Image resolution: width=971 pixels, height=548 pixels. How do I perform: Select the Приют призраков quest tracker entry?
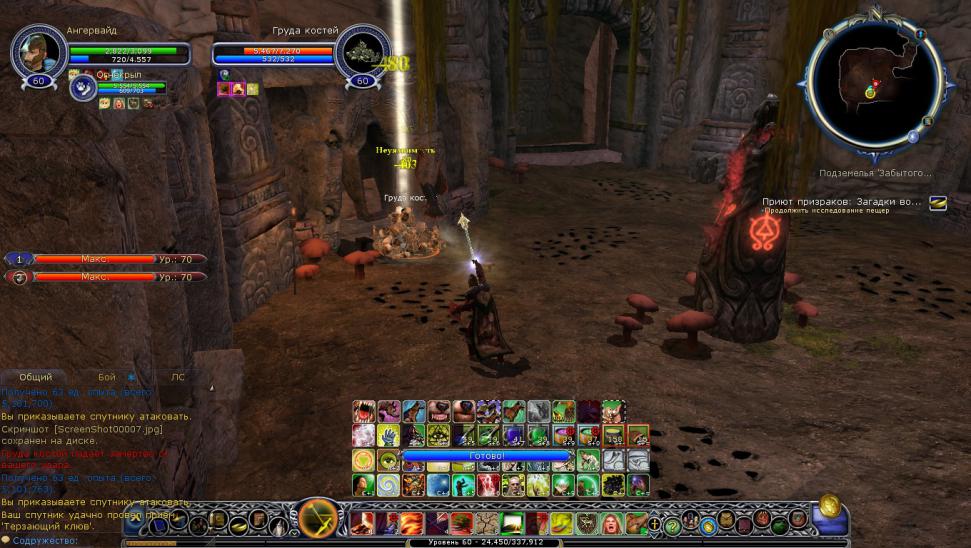[842, 202]
